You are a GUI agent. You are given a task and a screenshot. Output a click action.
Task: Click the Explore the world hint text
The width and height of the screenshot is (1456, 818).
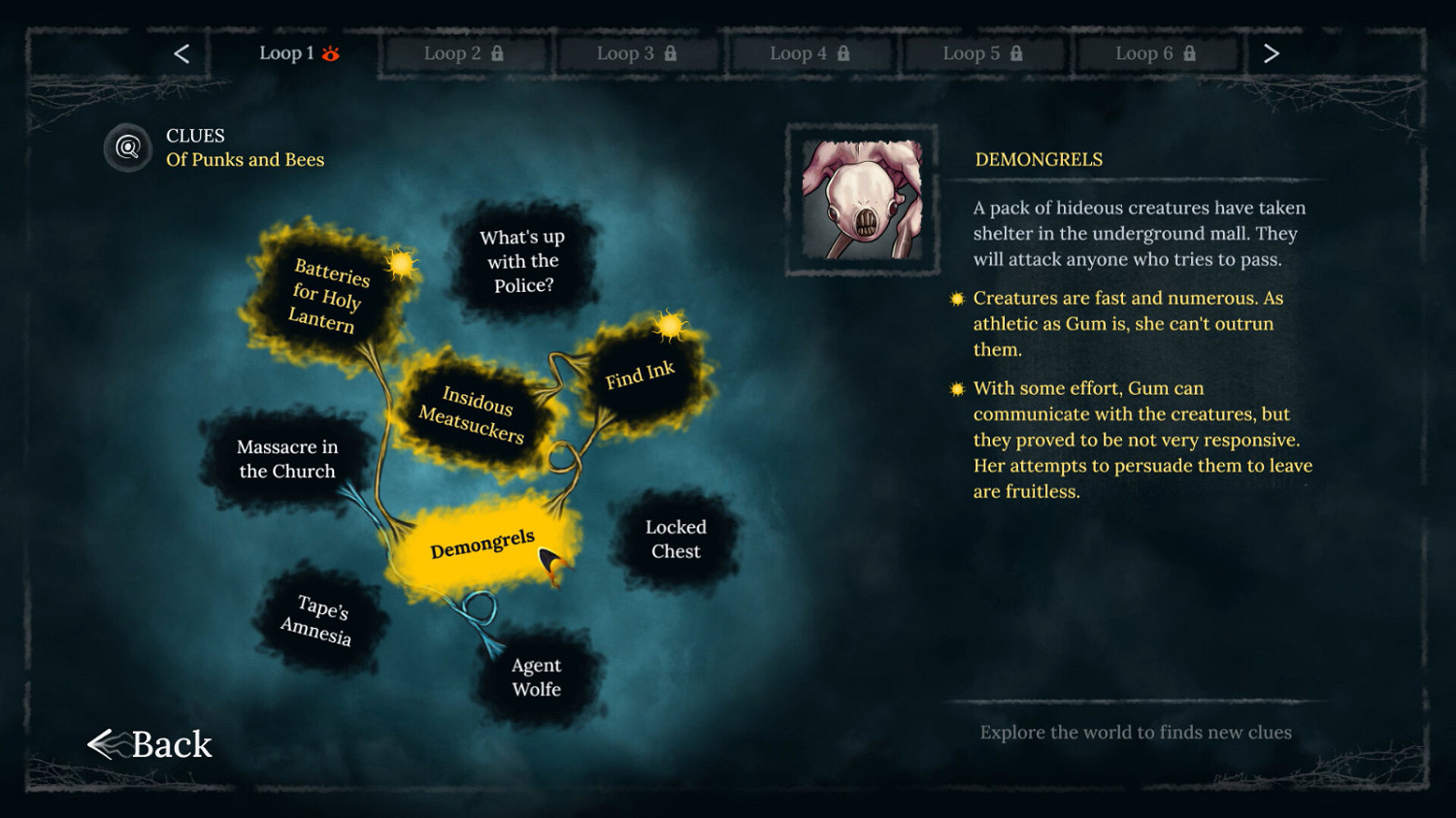click(1136, 733)
